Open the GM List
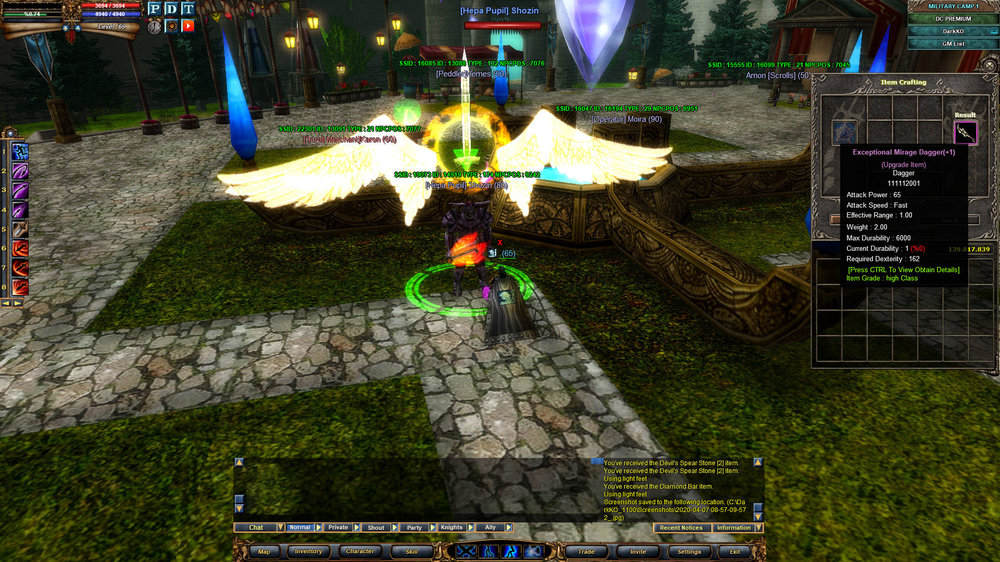 tap(952, 45)
